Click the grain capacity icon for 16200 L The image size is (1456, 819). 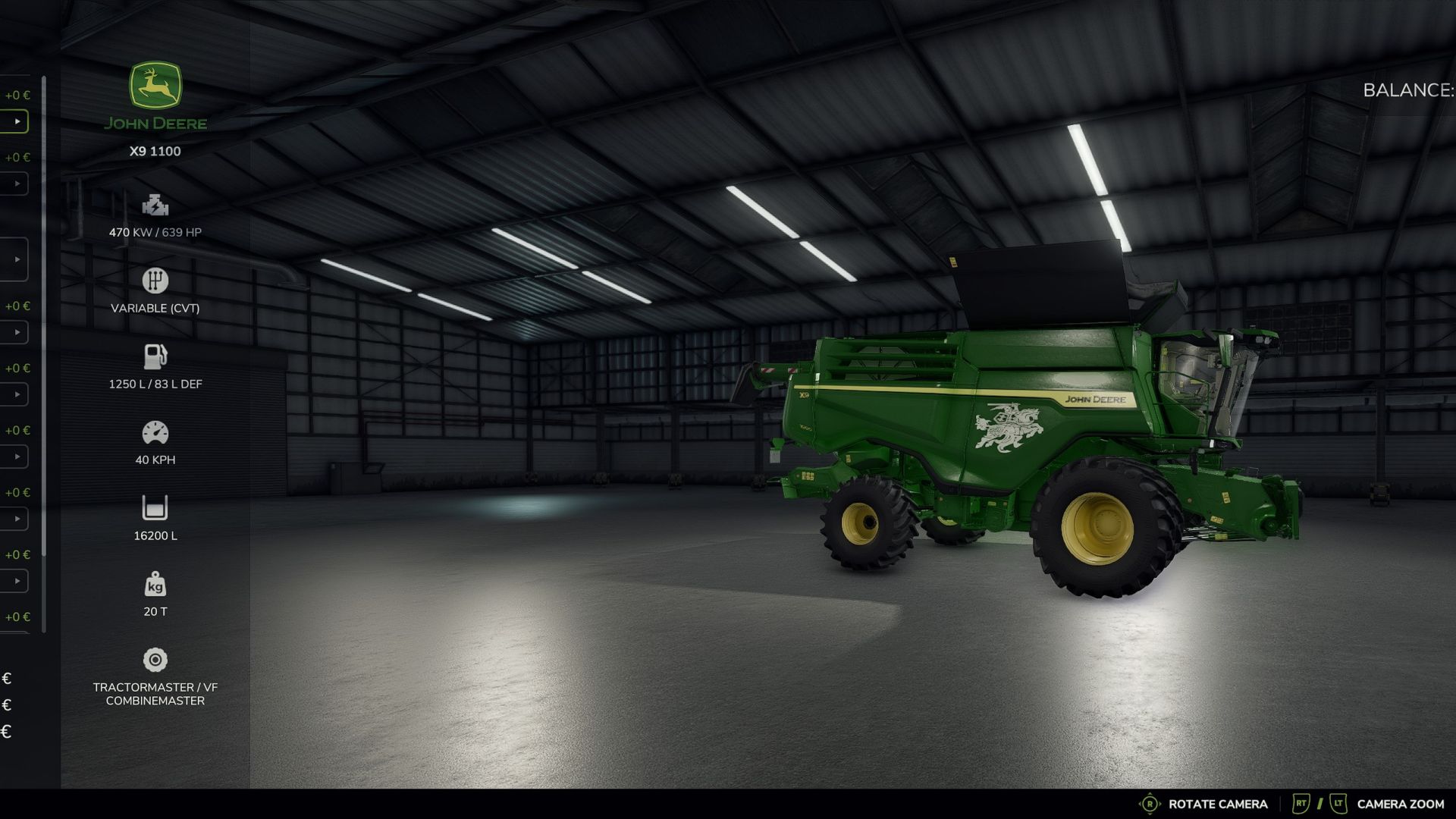155,507
